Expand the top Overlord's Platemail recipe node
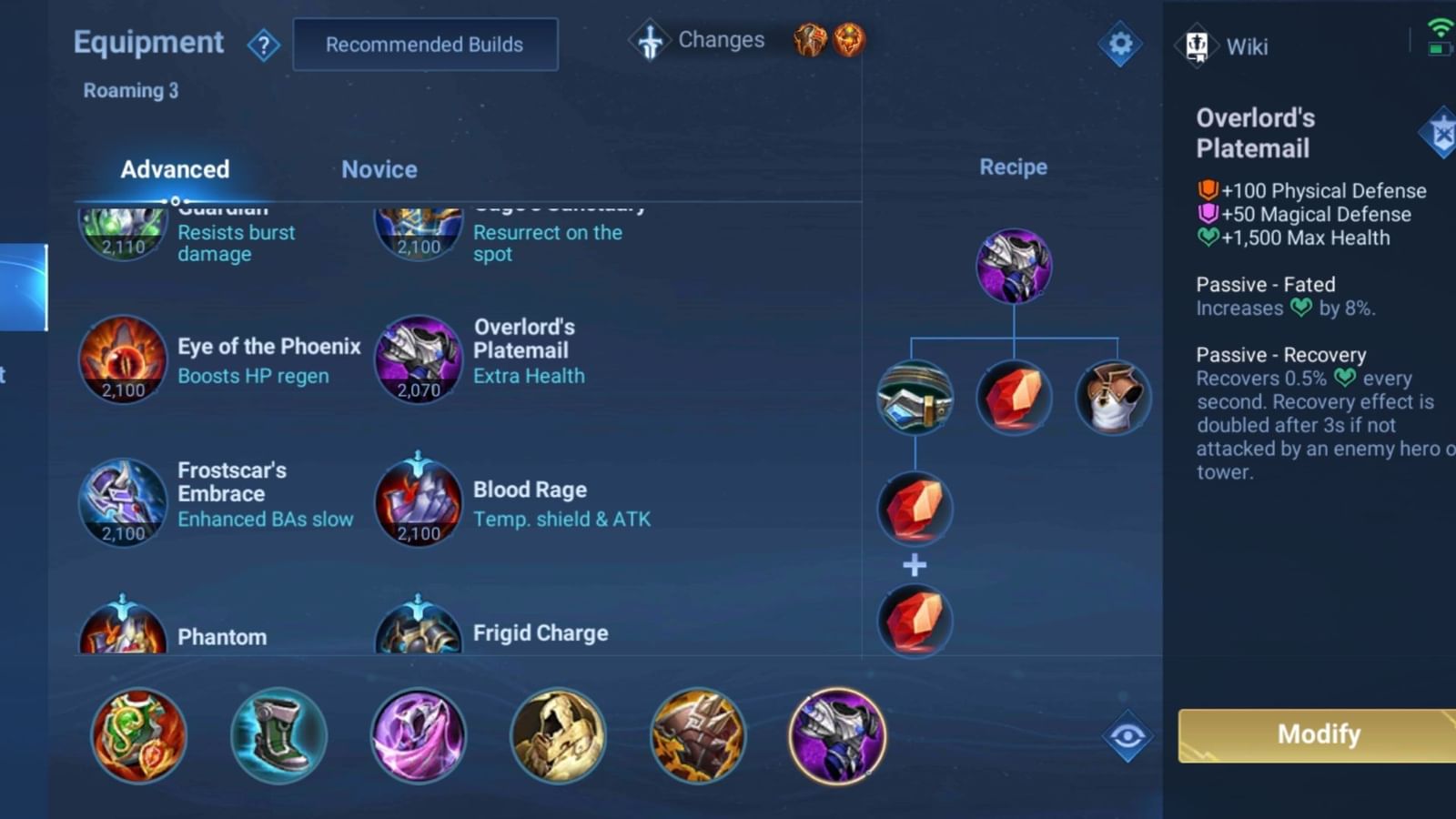The image size is (1456, 819). point(1014,267)
